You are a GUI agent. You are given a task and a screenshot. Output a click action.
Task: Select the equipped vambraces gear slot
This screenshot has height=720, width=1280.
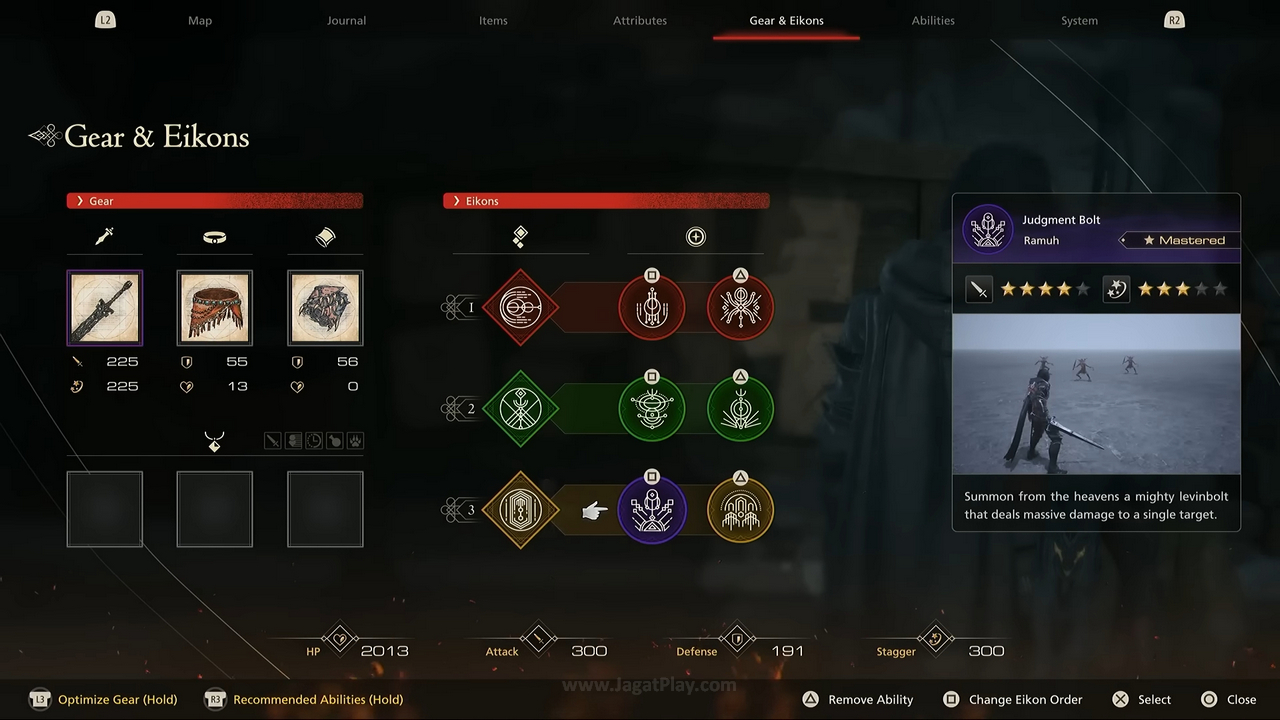(325, 308)
